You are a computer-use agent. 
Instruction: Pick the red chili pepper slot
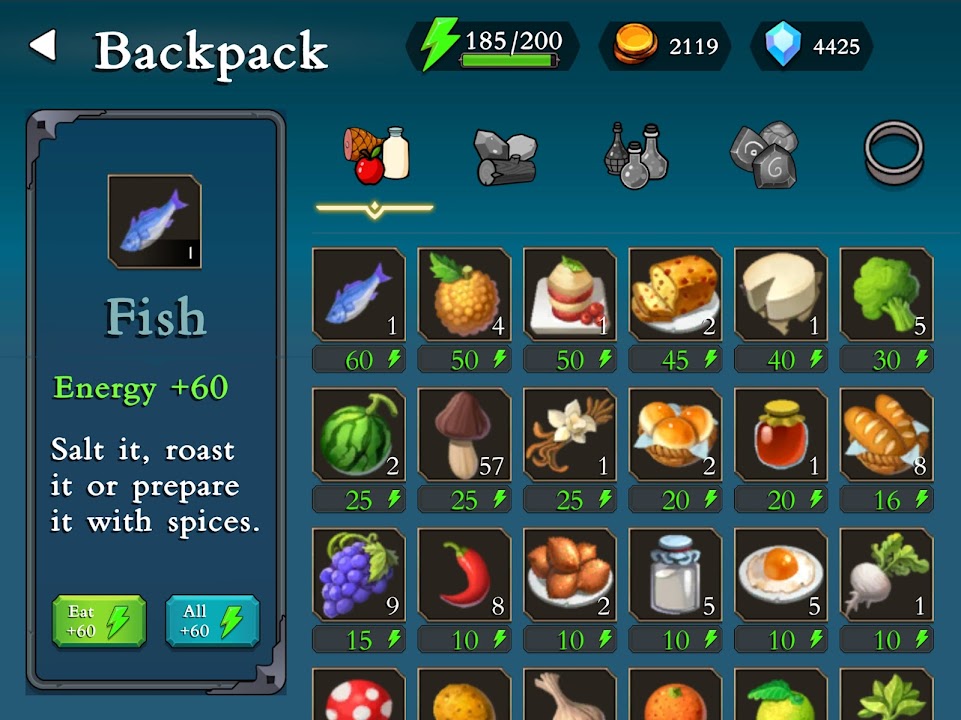(x=464, y=574)
